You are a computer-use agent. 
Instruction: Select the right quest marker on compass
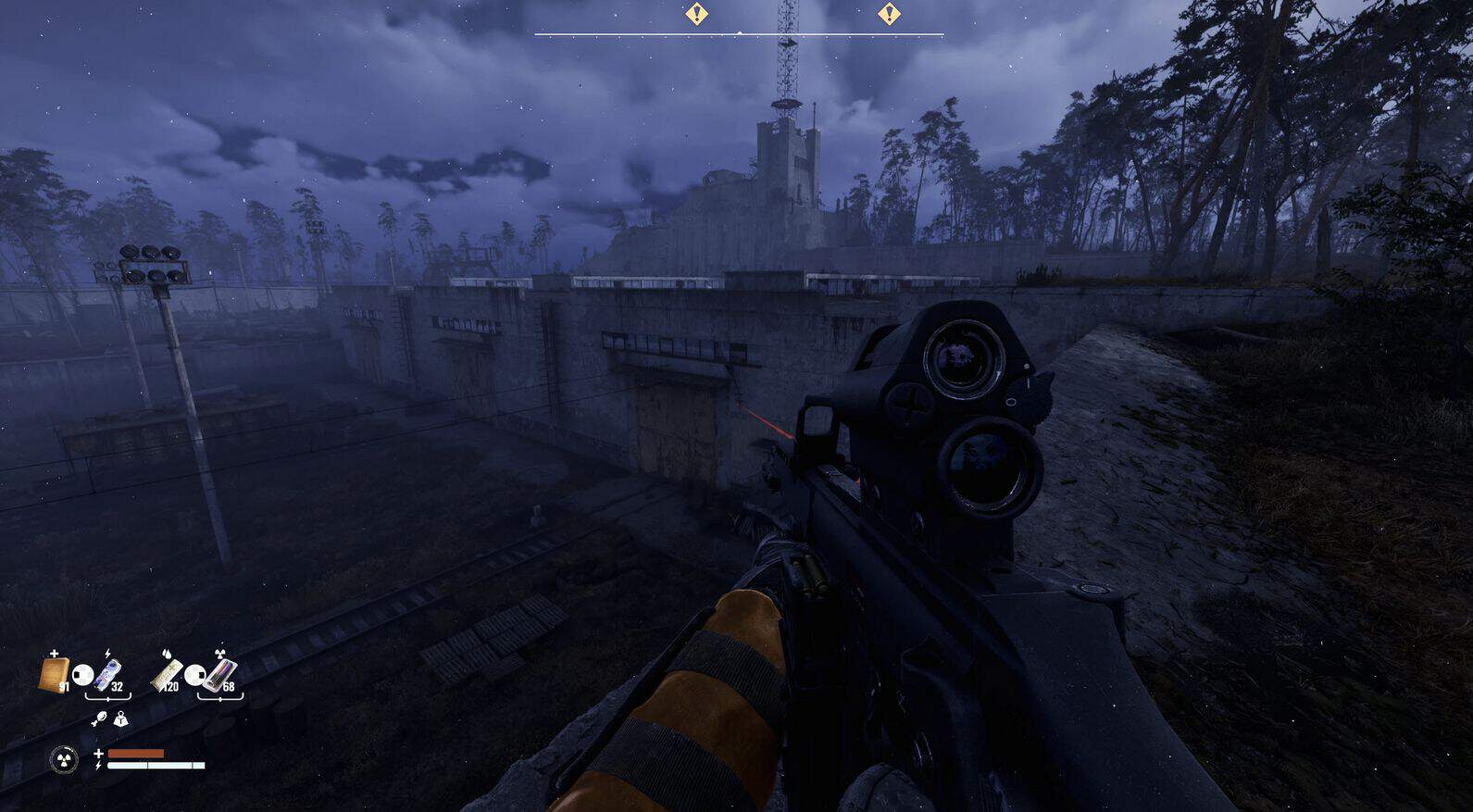click(x=889, y=14)
